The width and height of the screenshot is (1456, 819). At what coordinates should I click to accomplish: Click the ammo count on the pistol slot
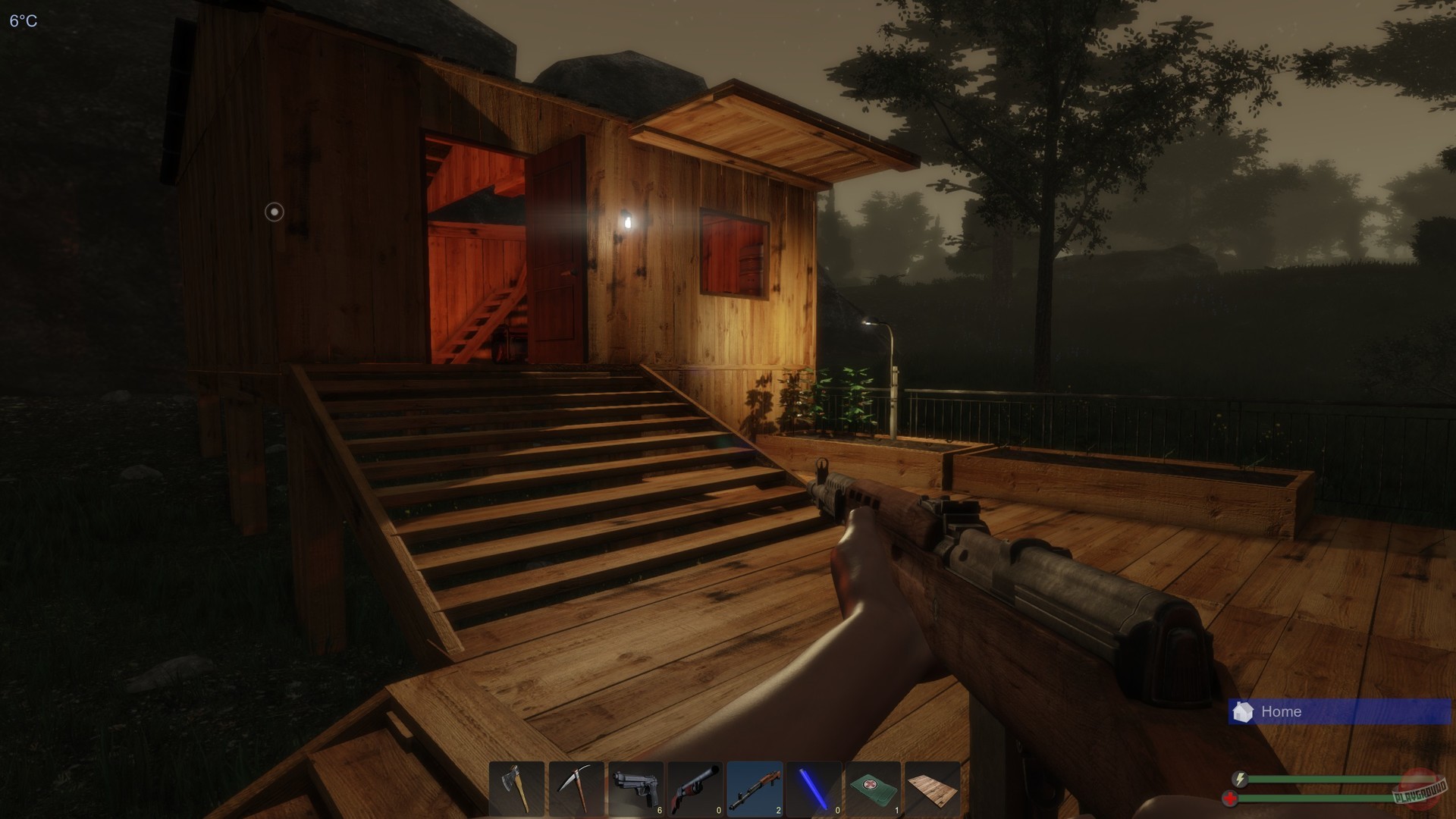(660, 810)
